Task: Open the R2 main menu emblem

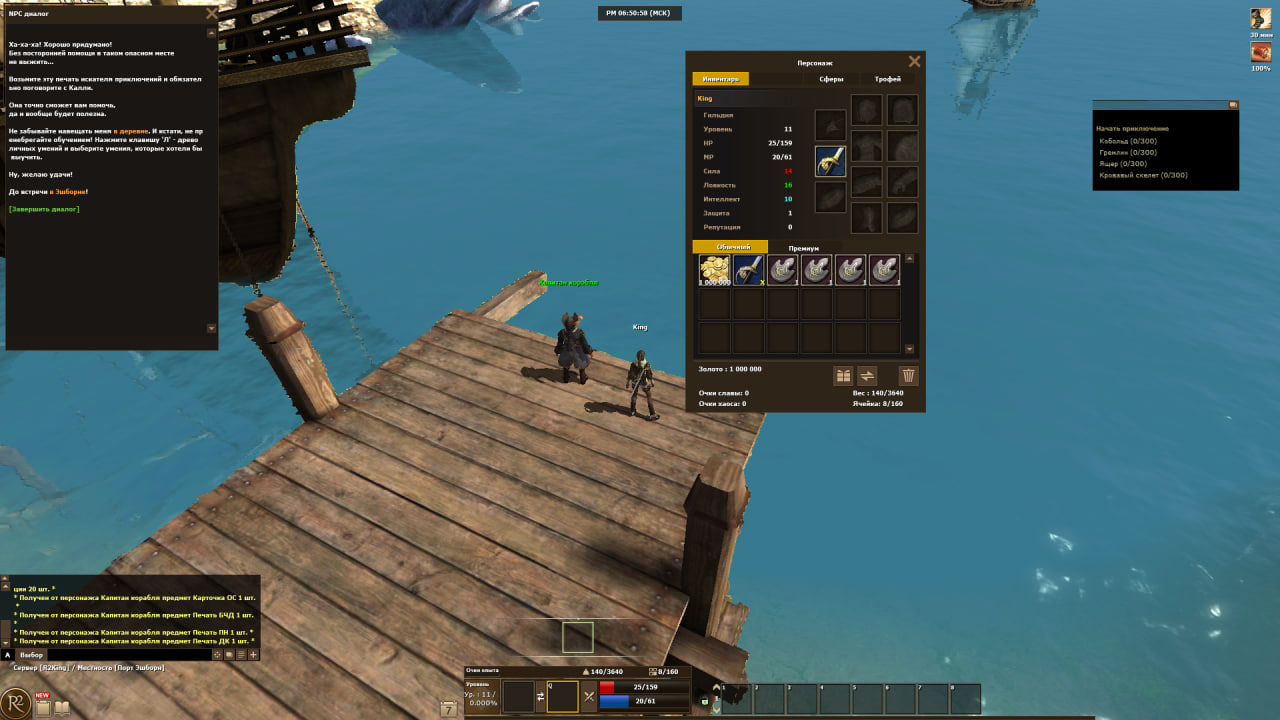Action: (17, 703)
